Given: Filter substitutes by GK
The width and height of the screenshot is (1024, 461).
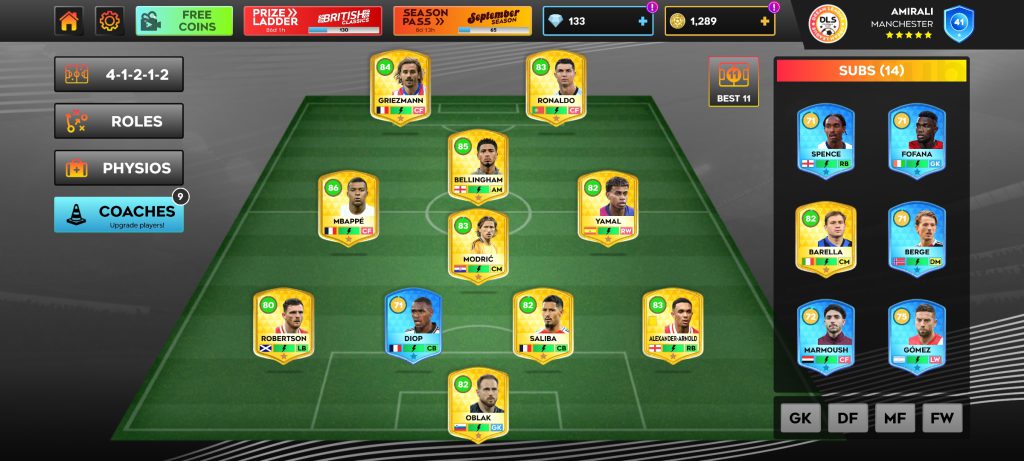Looking at the screenshot, I should tap(800, 419).
